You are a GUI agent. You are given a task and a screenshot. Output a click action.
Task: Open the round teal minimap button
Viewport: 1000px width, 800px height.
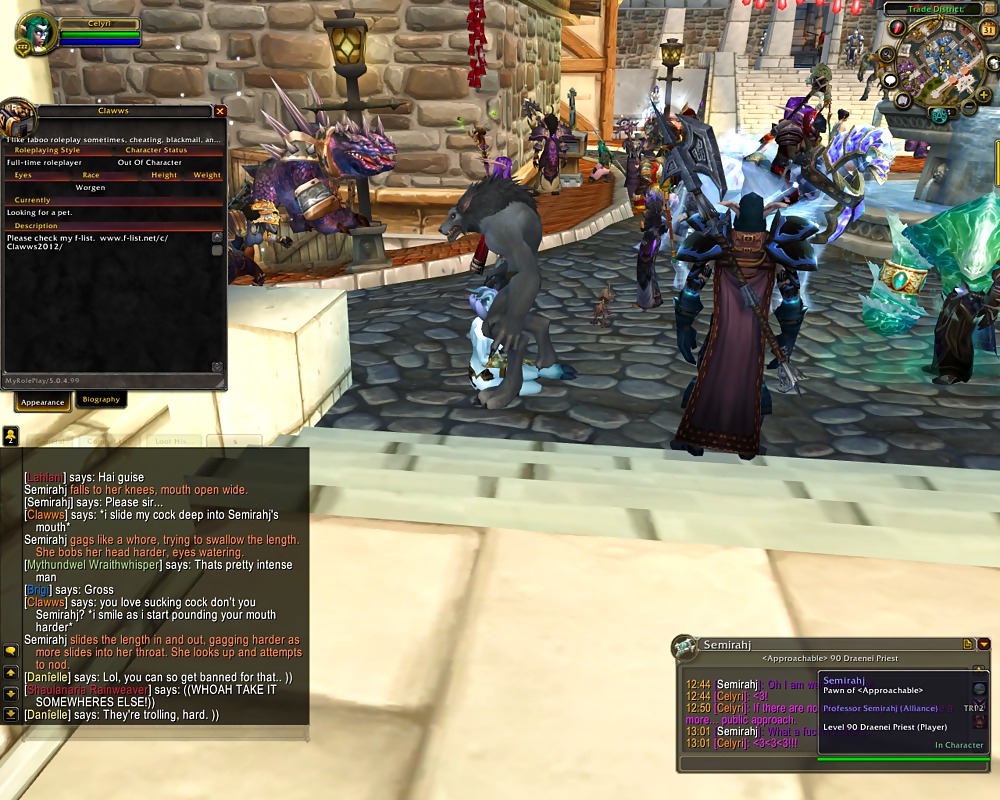[938, 116]
